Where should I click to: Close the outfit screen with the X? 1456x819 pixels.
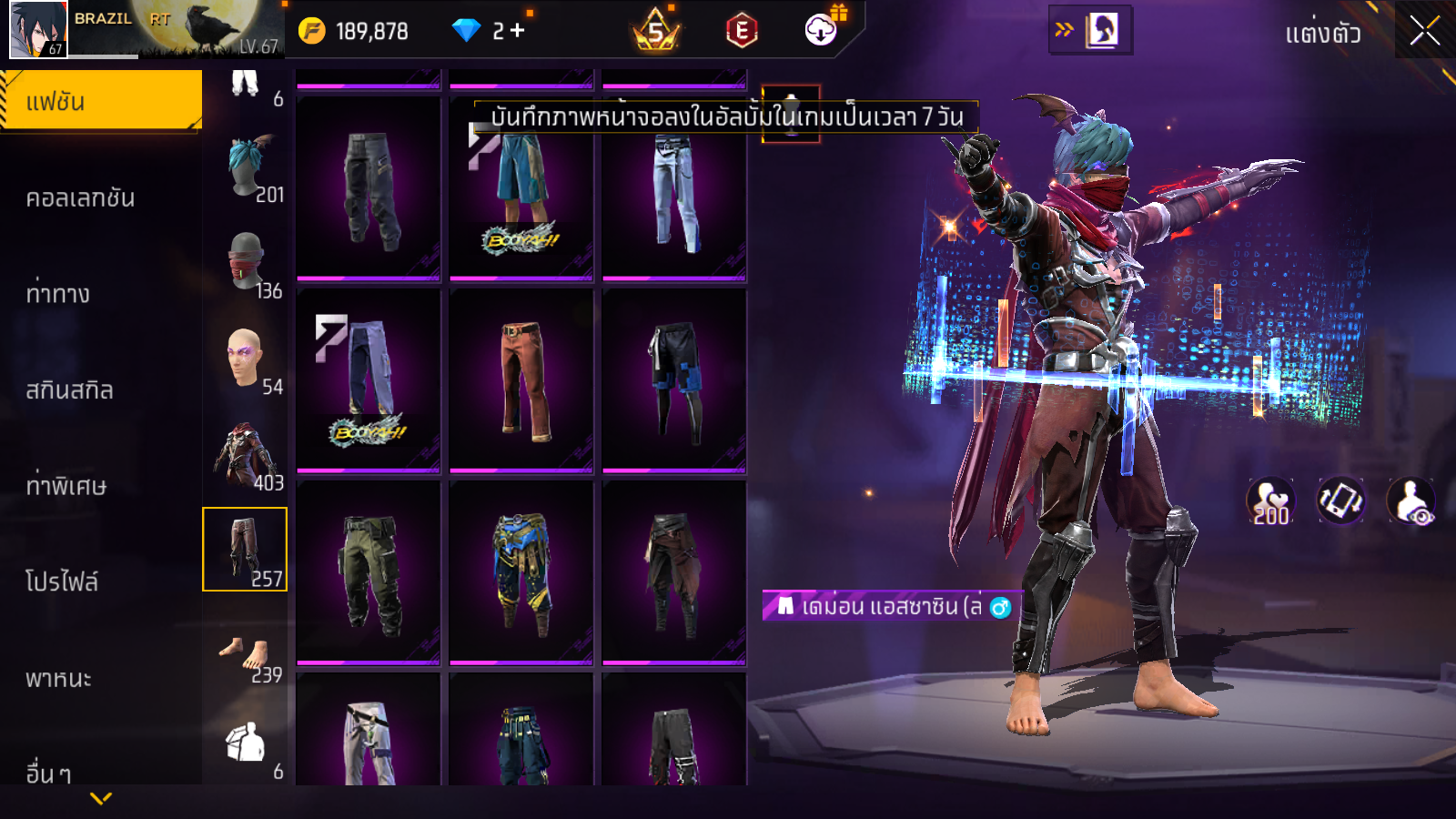click(x=1424, y=32)
